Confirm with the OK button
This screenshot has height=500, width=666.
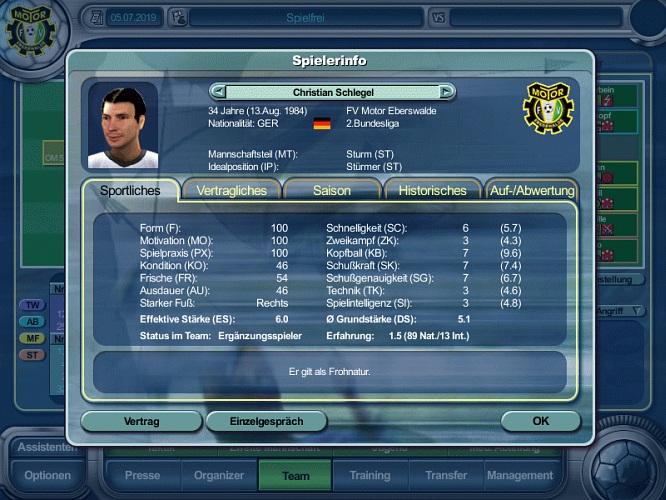pos(540,421)
